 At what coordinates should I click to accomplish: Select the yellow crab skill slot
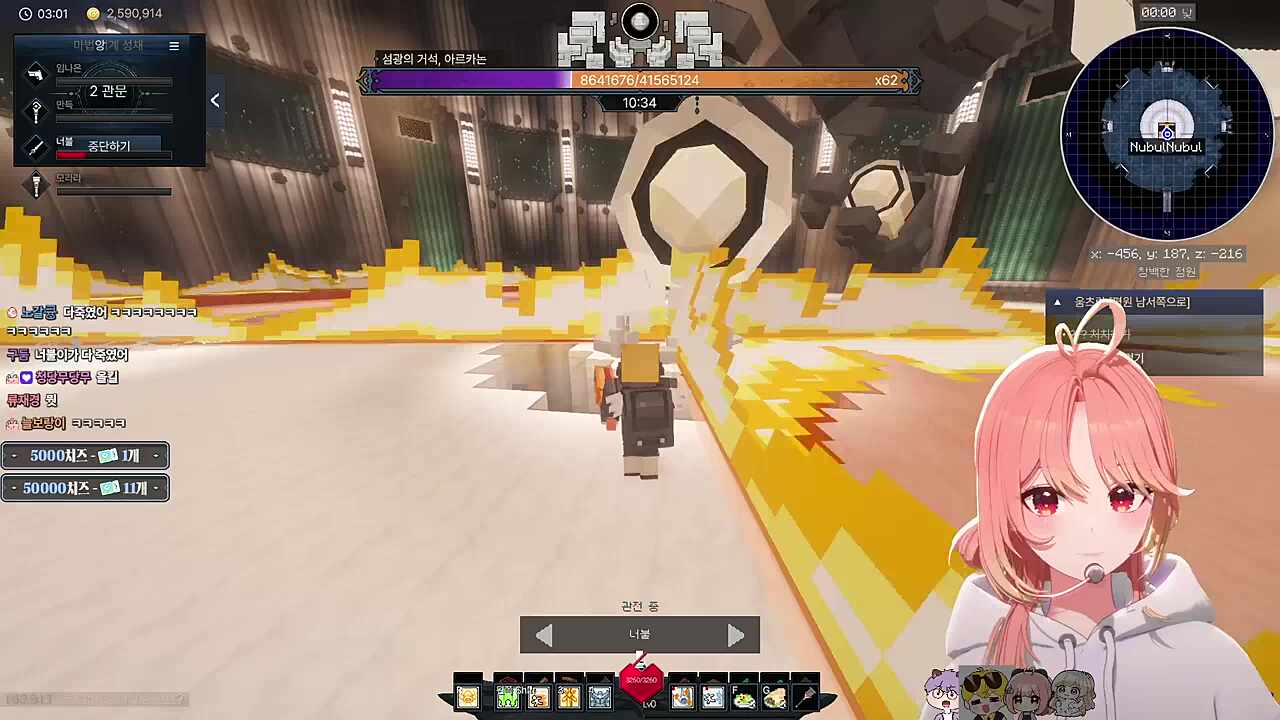468,697
